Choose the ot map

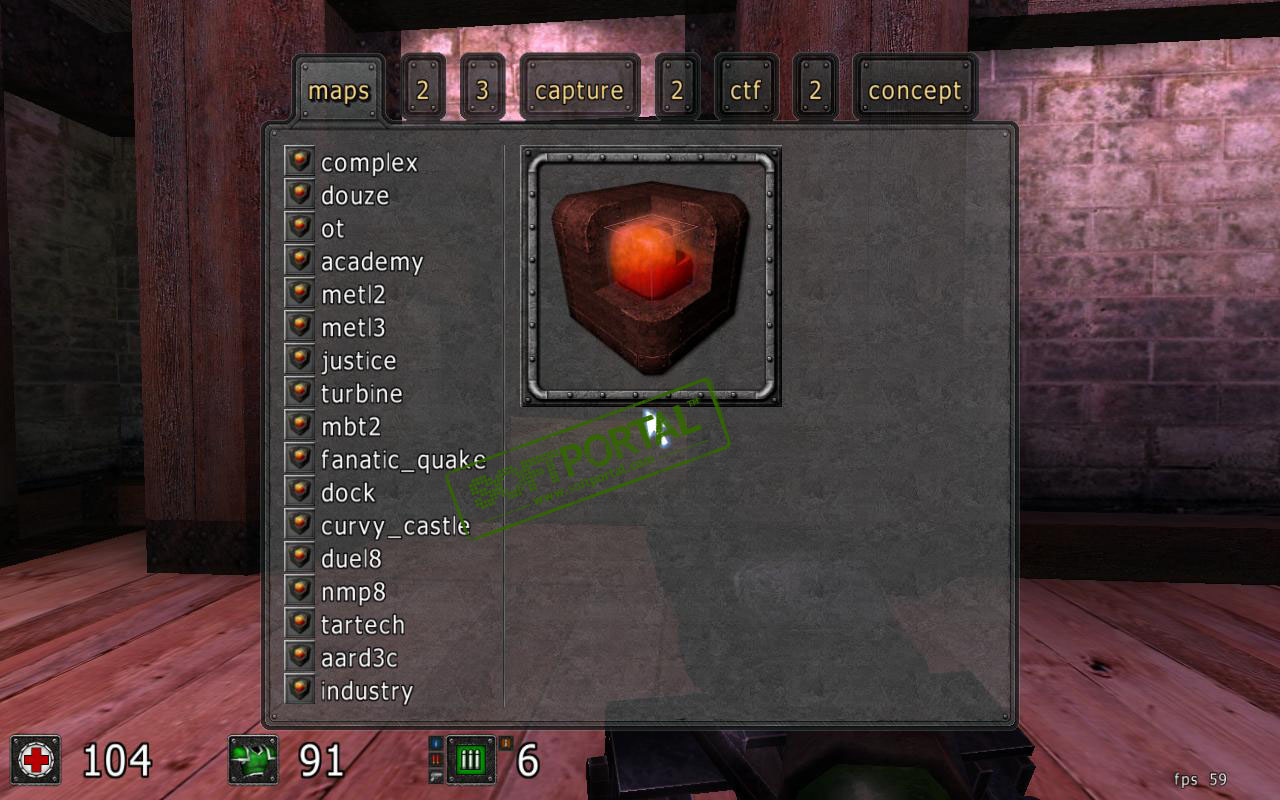click(x=332, y=228)
